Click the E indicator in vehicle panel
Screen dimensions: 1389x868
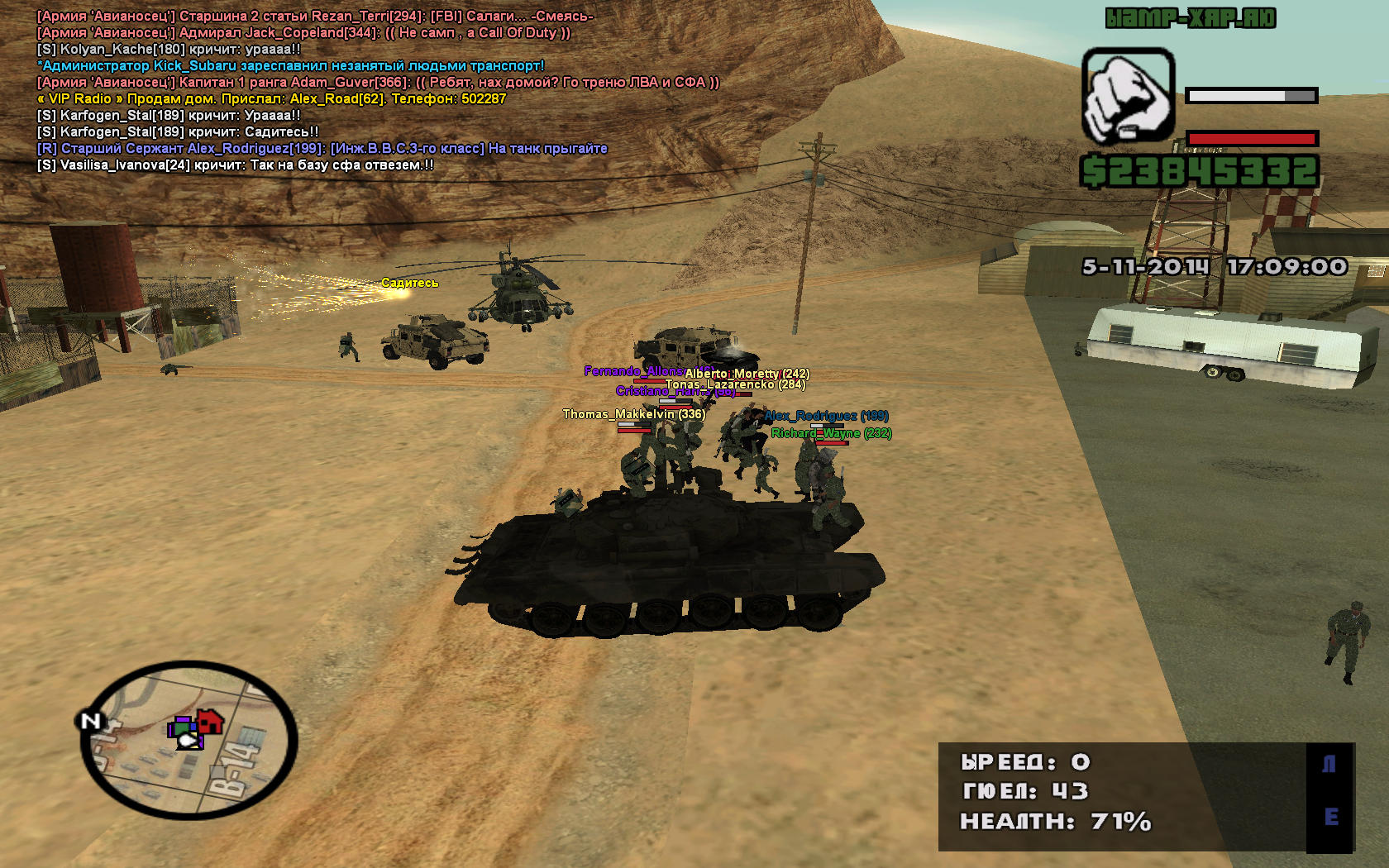(1330, 817)
